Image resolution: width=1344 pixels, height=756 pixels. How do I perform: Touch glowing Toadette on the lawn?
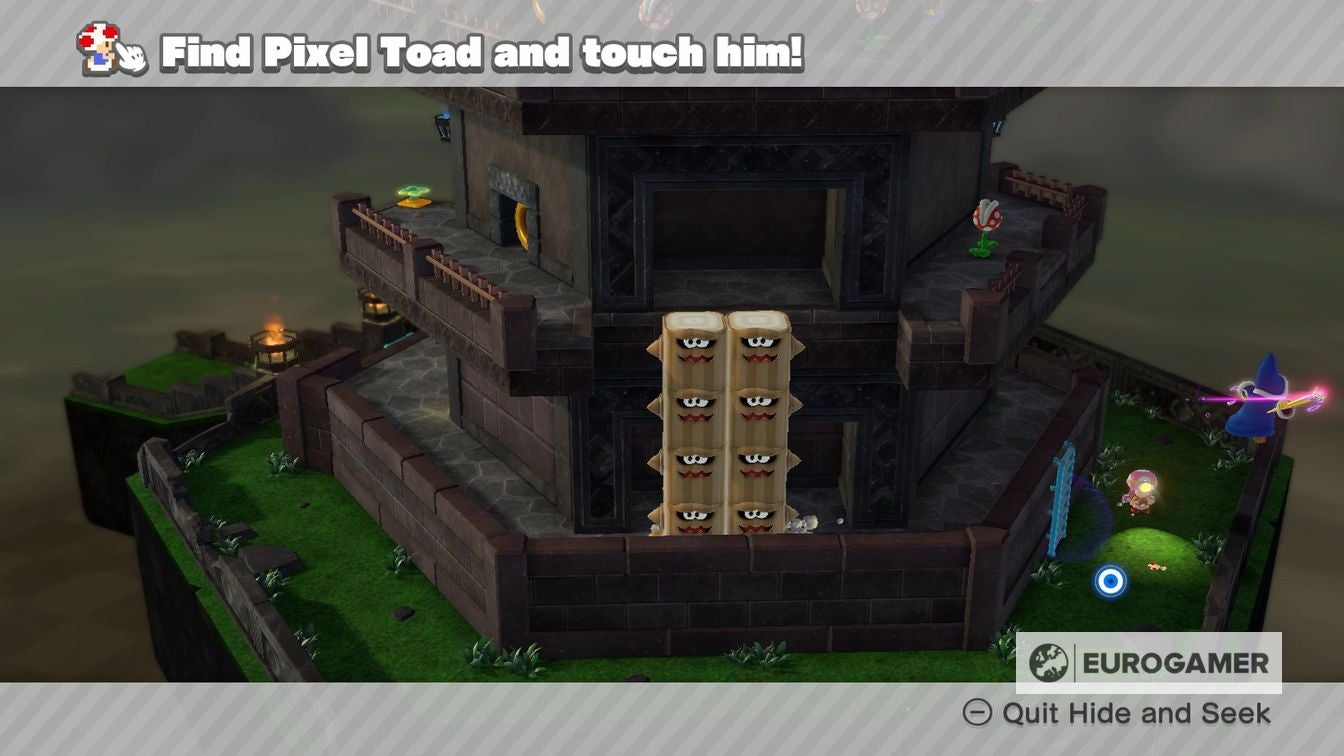pos(1142,490)
